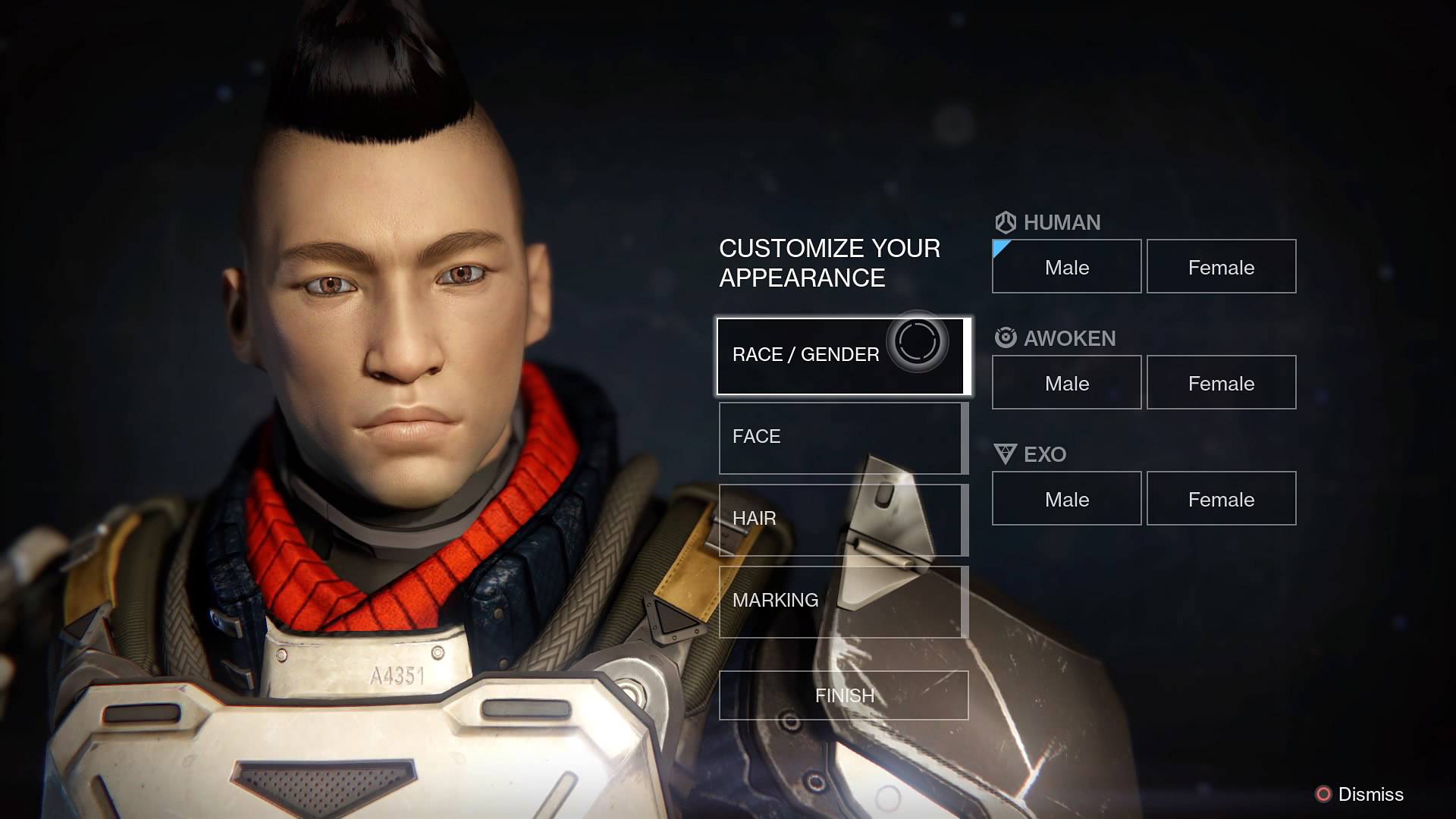The height and width of the screenshot is (819, 1456).
Task: Select Awoken Female
Action: pos(1221,383)
